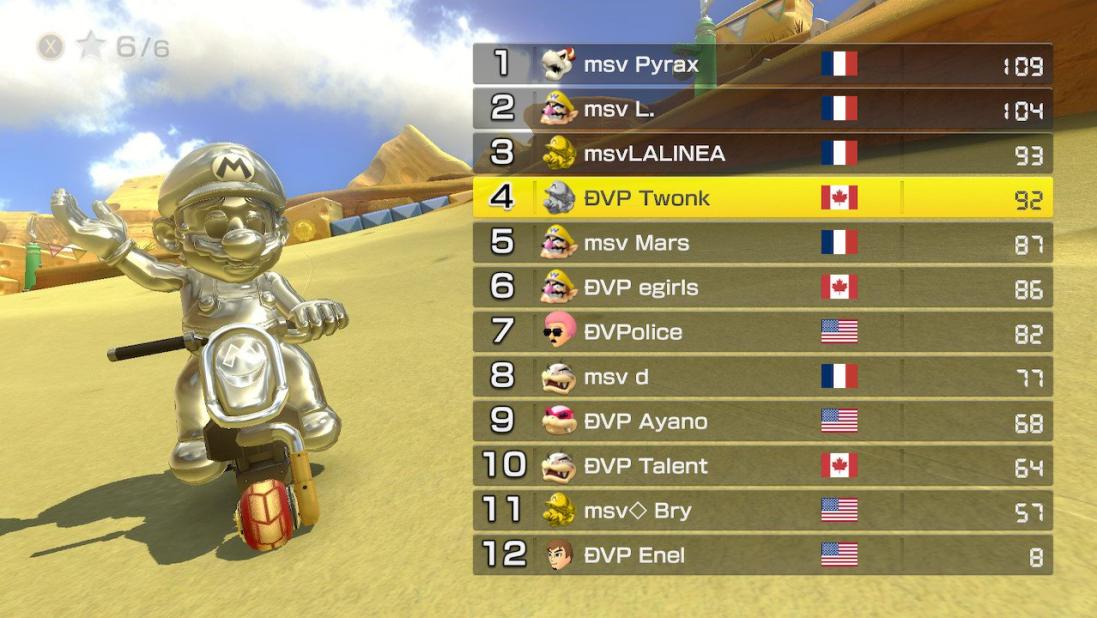Image resolution: width=1097 pixels, height=618 pixels.
Task: Select the highlighted ĐVP Twonk row
Action: coord(762,198)
